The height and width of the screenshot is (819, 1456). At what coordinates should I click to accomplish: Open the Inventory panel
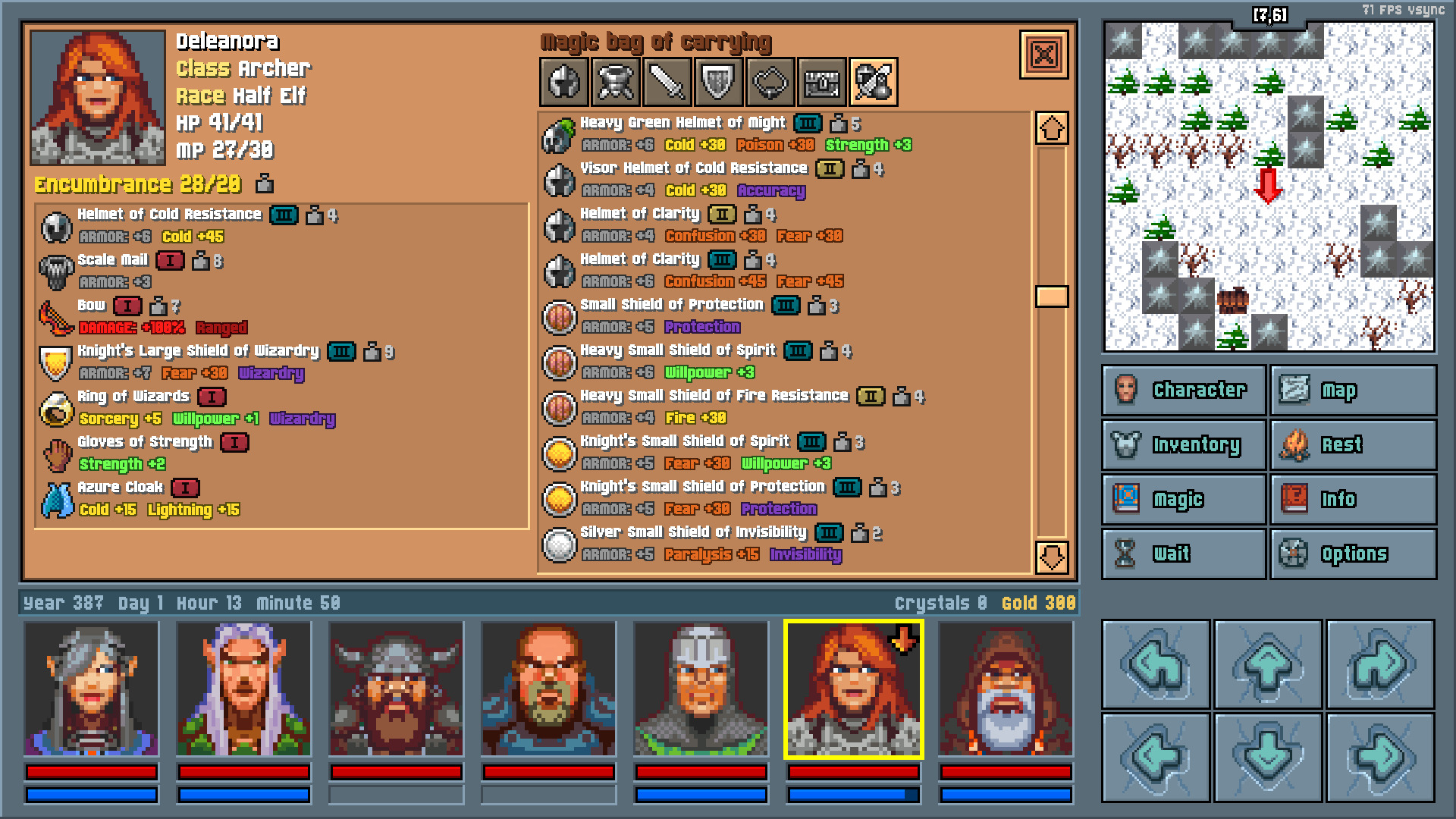(1182, 444)
